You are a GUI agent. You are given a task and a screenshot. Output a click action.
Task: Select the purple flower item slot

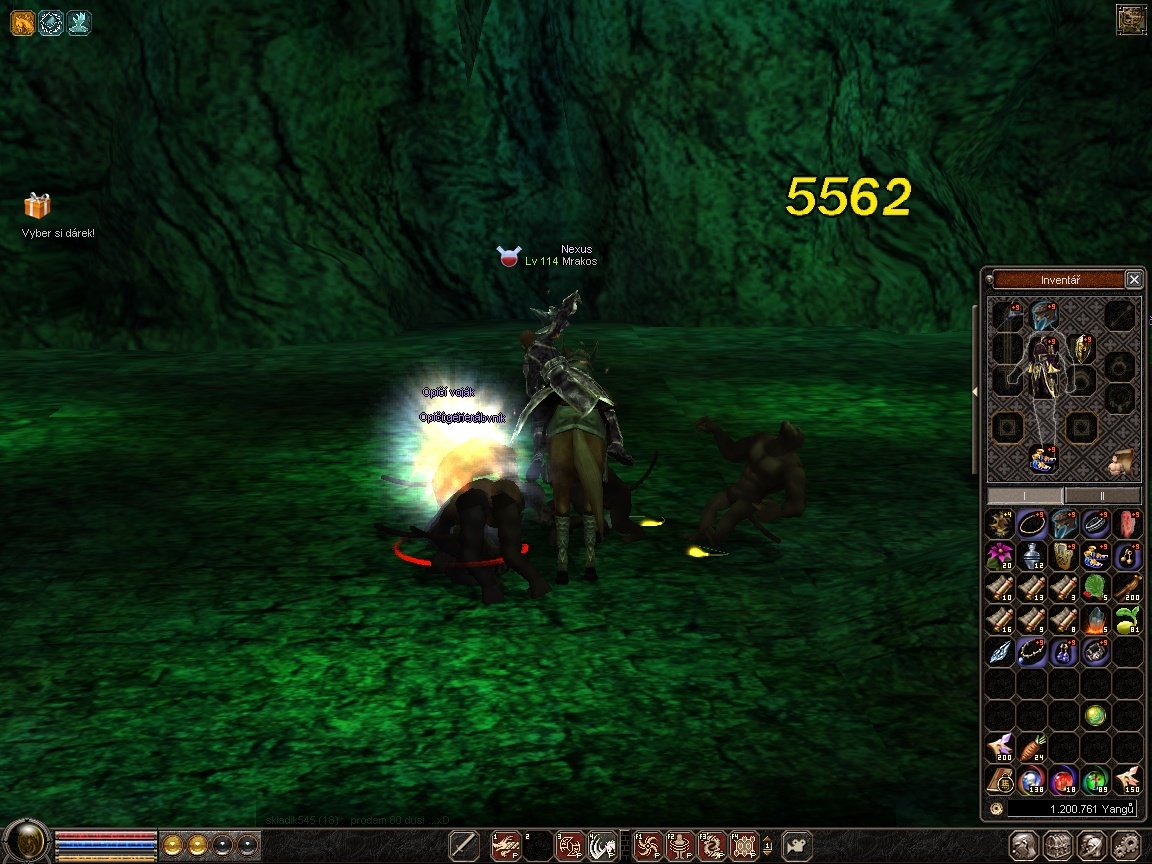pyautogui.click(x=1001, y=555)
